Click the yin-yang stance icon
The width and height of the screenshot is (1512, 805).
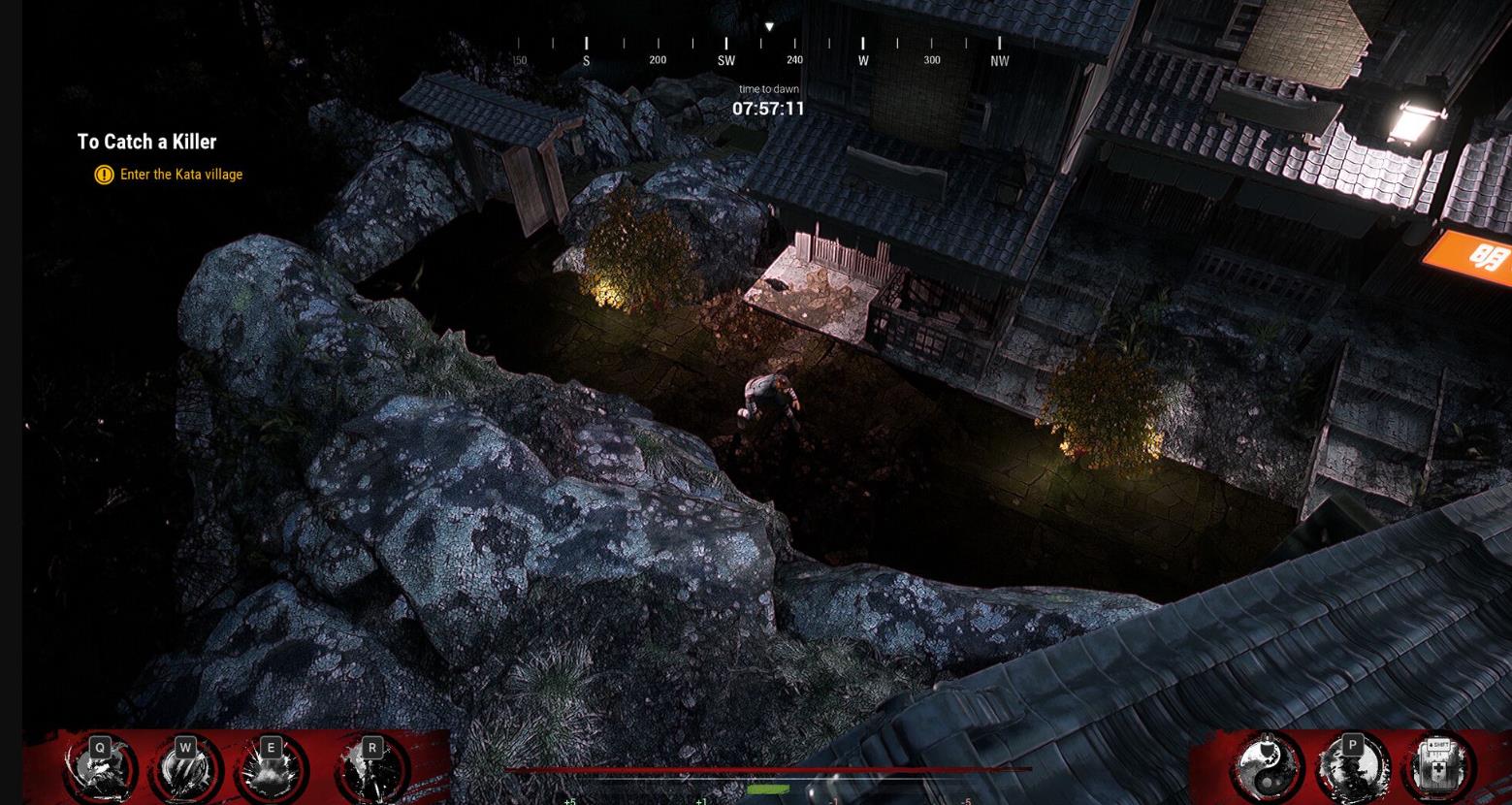click(1267, 768)
